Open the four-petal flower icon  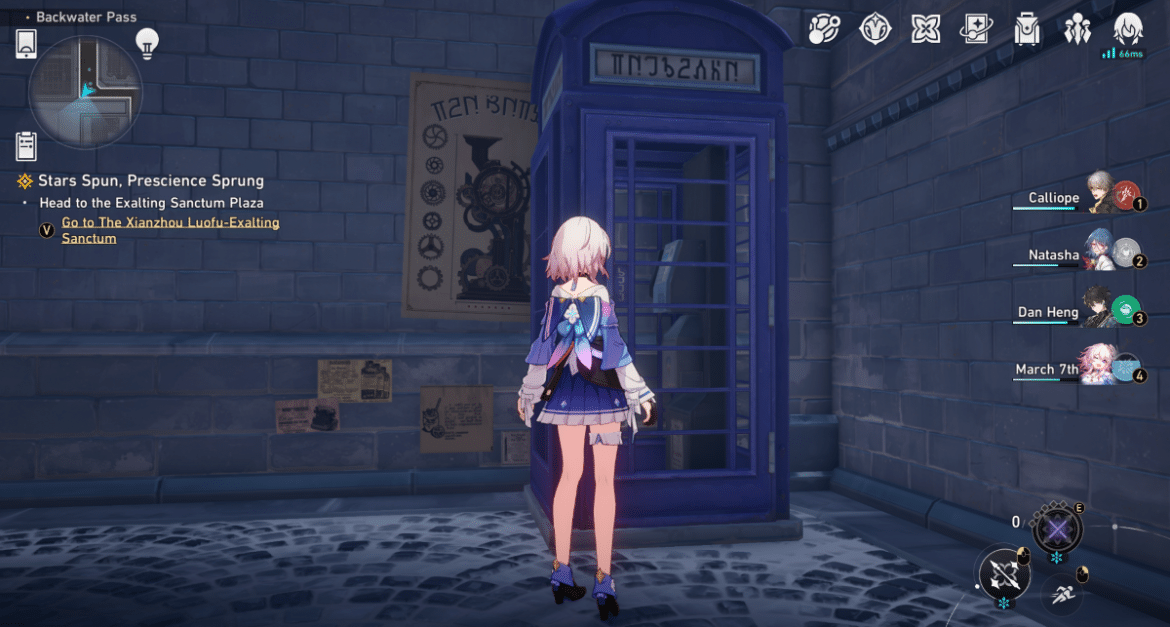coord(926,29)
